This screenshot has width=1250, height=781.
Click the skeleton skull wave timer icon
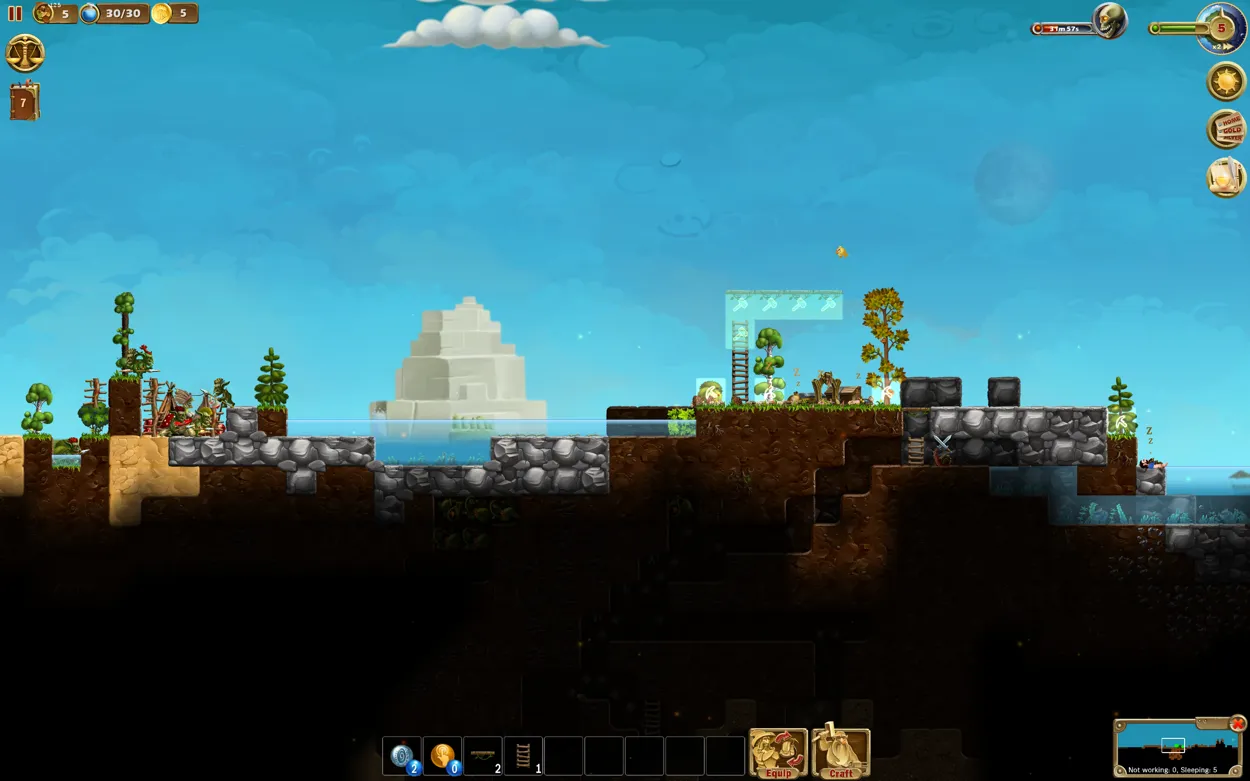tap(1109, 21)
